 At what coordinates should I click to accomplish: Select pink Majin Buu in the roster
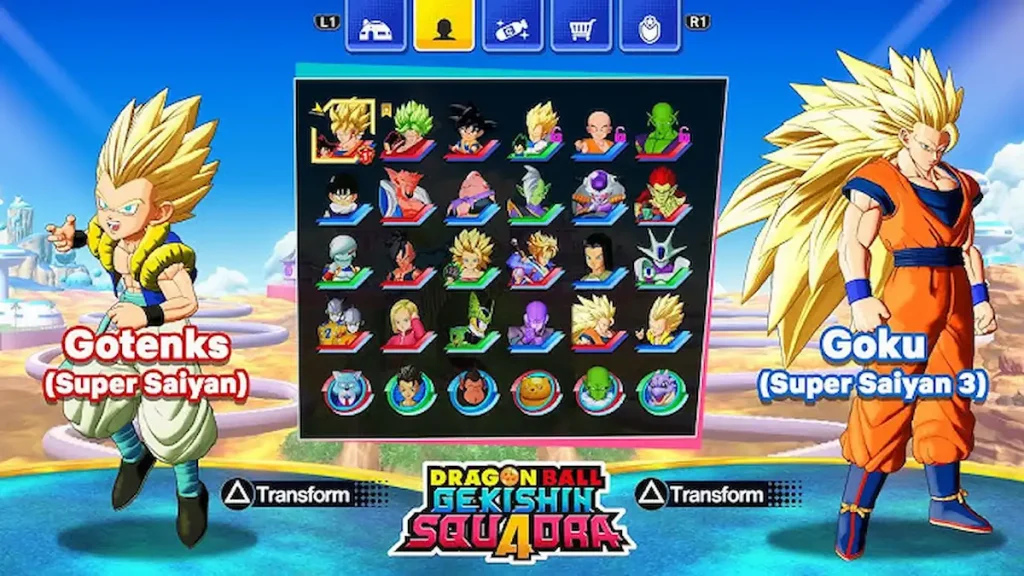coord(470,195)
